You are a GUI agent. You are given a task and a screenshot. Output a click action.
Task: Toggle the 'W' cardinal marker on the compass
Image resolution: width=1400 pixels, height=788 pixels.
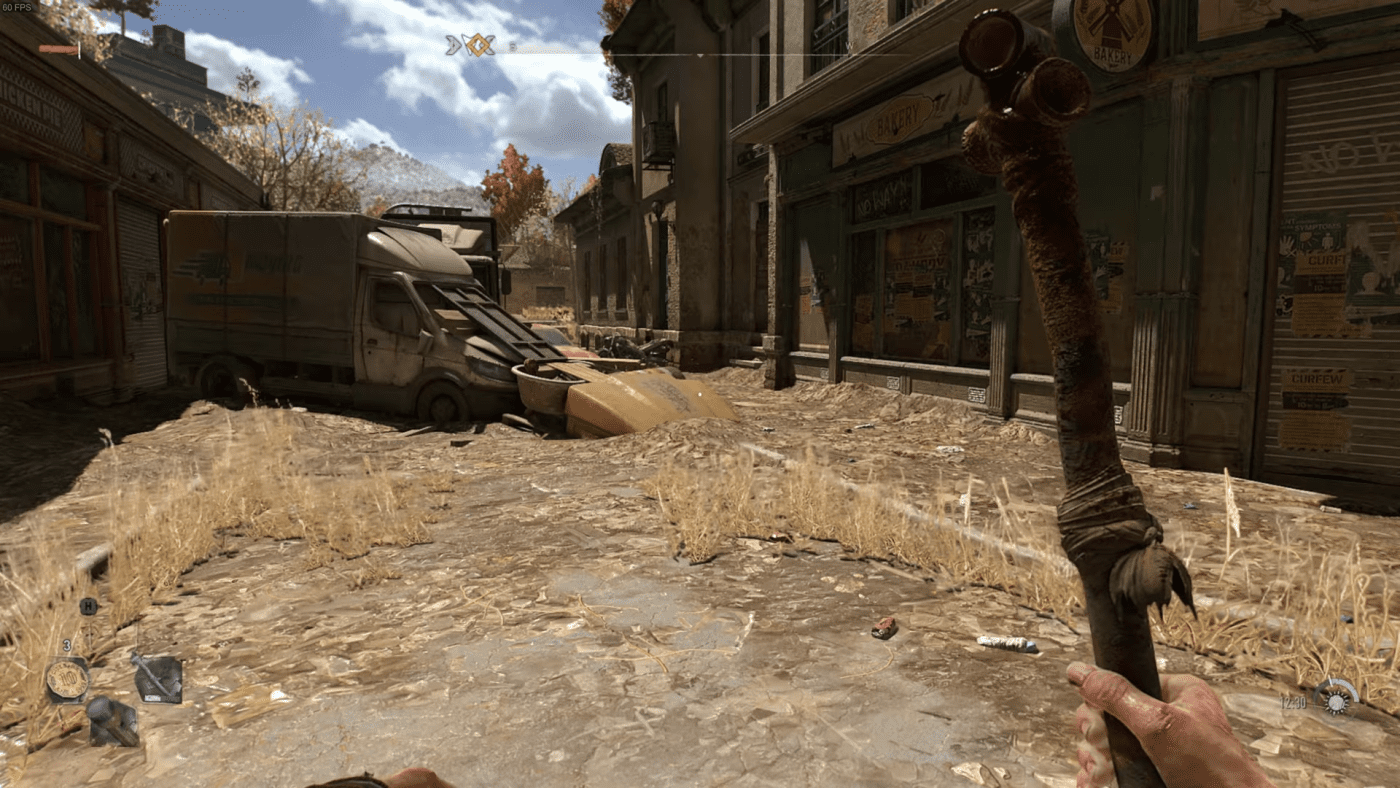(x=849, y=46)
